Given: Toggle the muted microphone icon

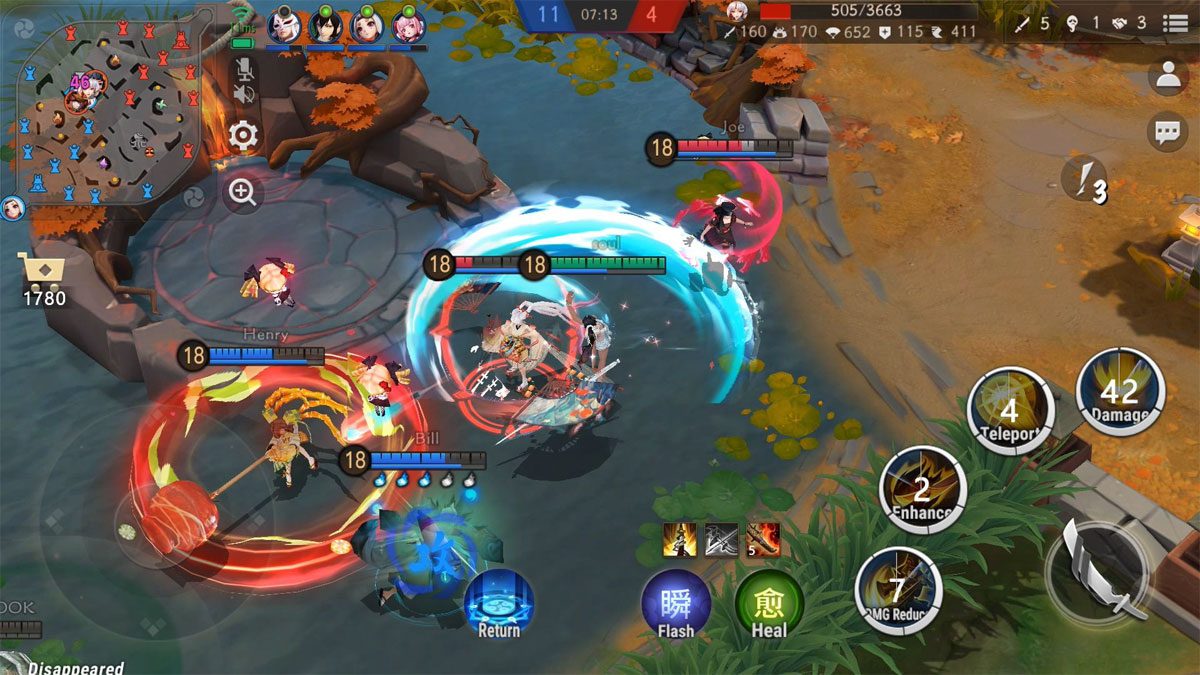Looking at the screenshot, I should (x=243, y=69).
